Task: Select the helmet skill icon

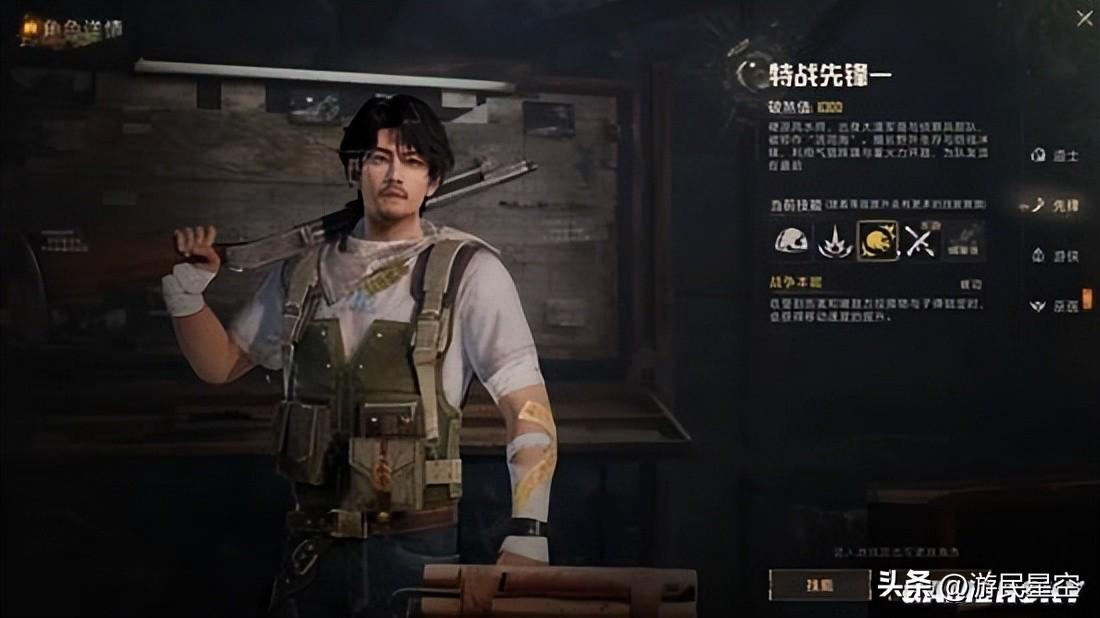Action: tap(792, 241)
